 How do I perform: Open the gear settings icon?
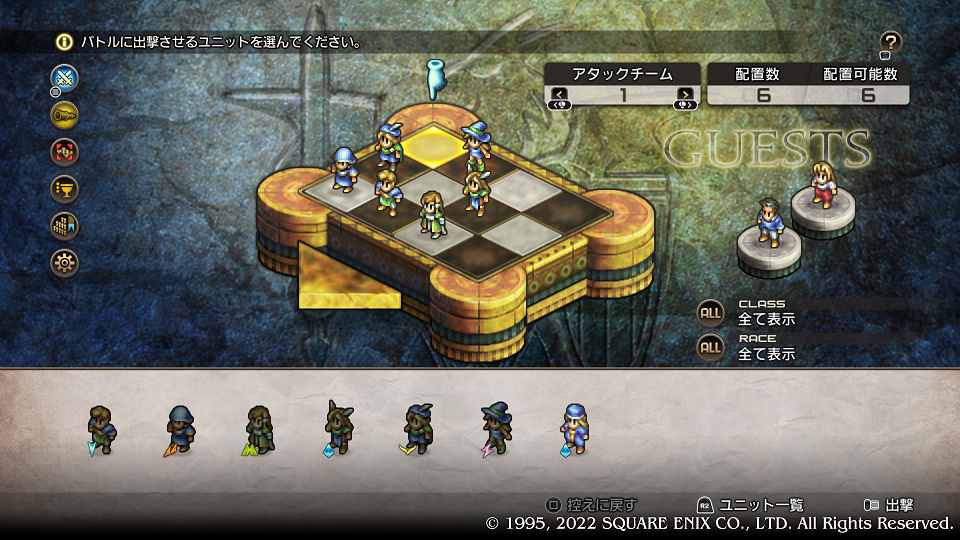click(x=64, y=263)
